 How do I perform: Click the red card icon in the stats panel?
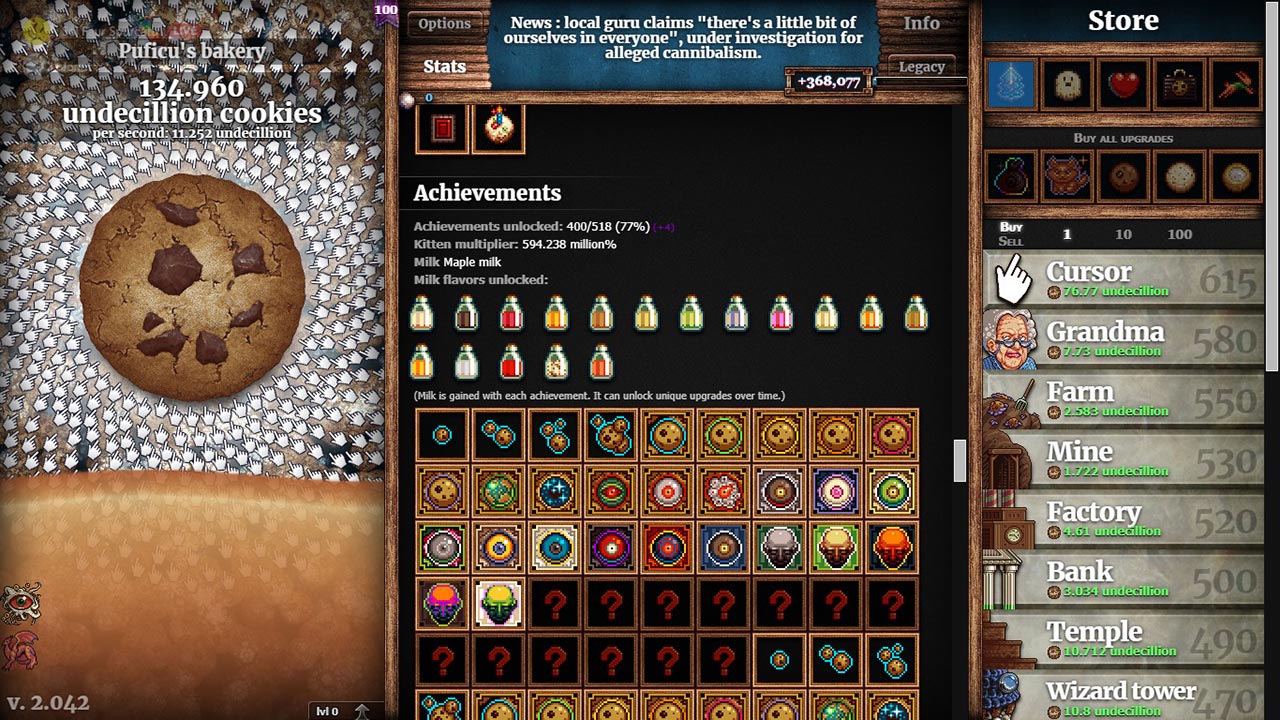441,128
